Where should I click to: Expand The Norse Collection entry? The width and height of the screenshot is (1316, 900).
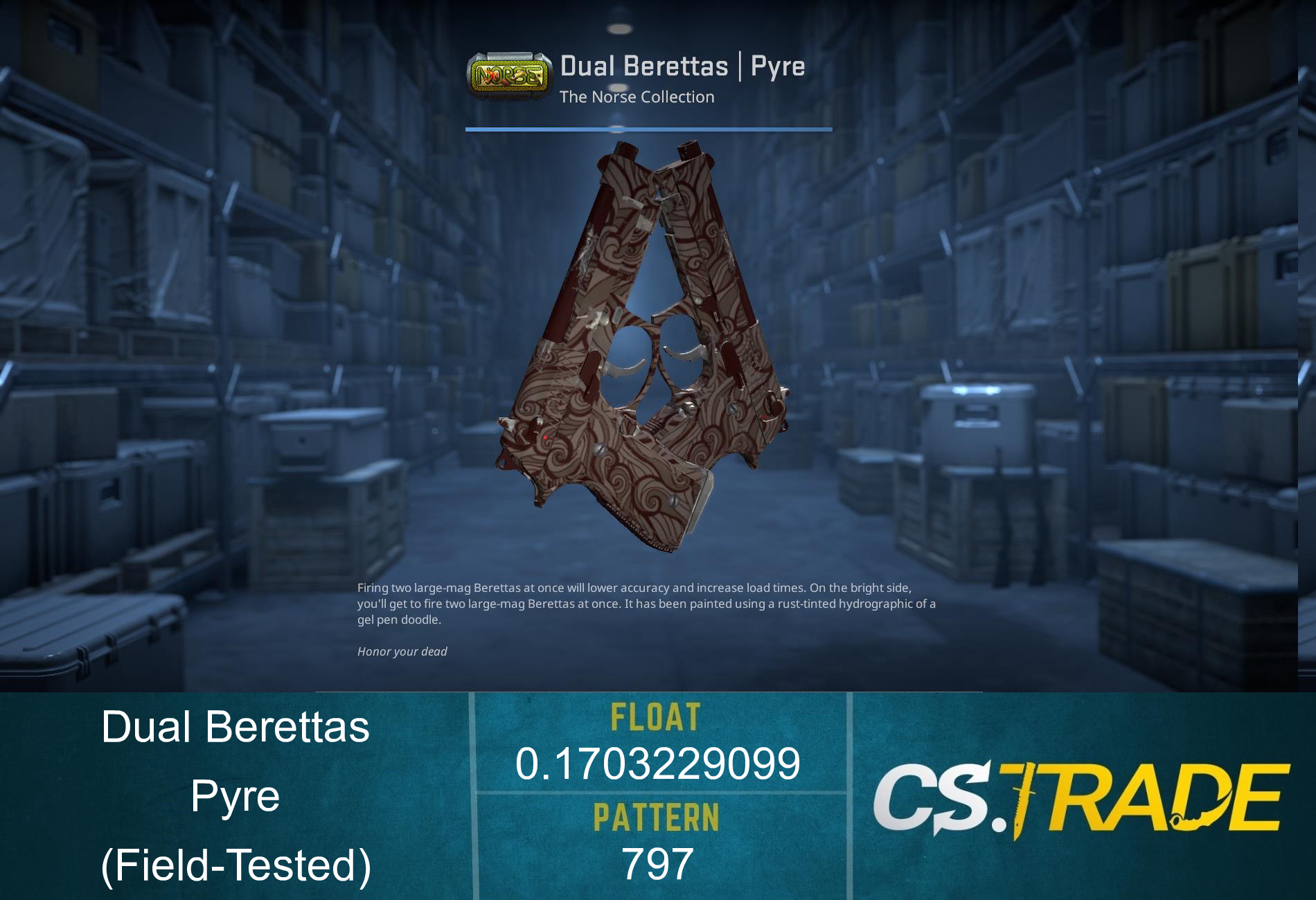(x=638, y=97)
